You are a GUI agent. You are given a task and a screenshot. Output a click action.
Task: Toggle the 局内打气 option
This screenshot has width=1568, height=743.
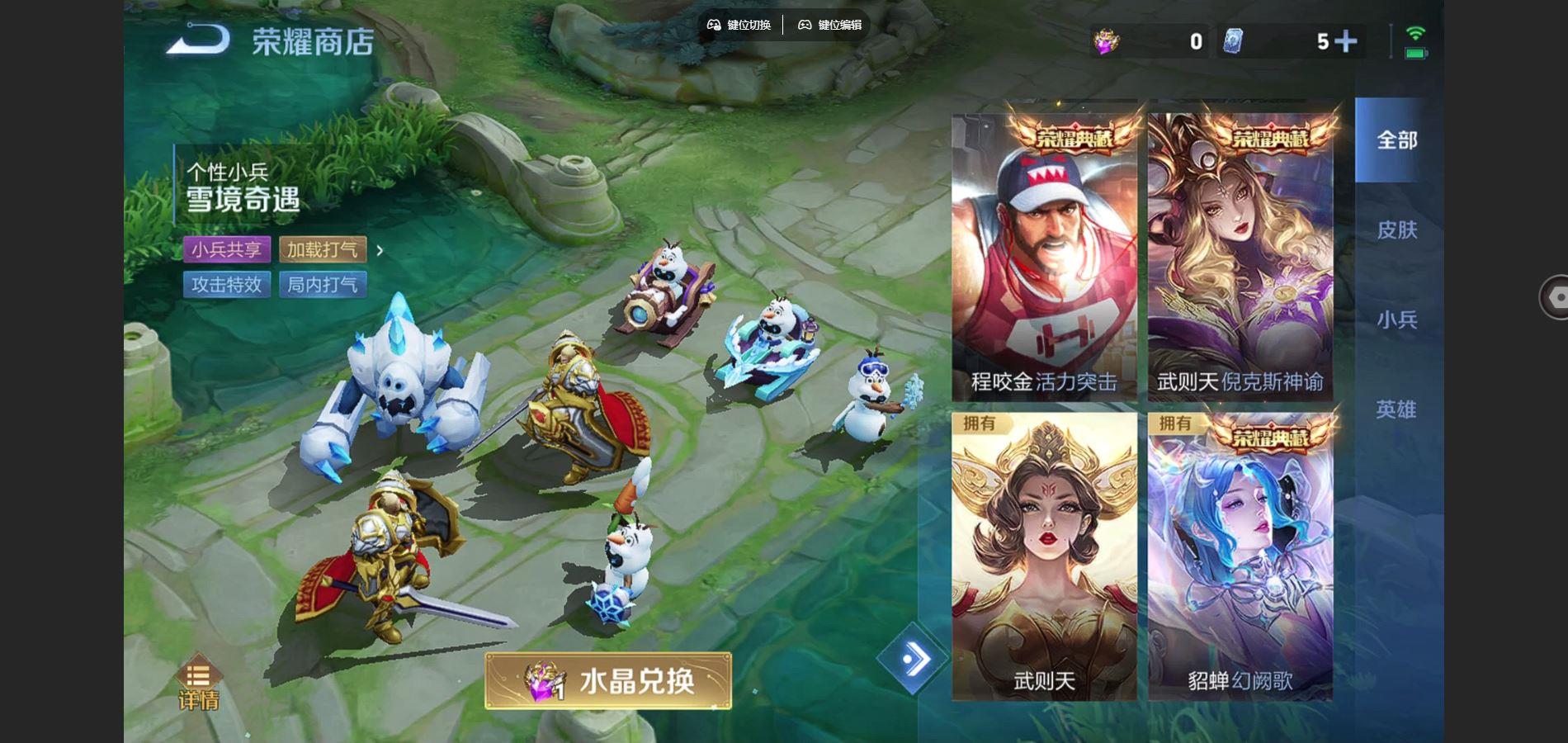click(325, 285)
